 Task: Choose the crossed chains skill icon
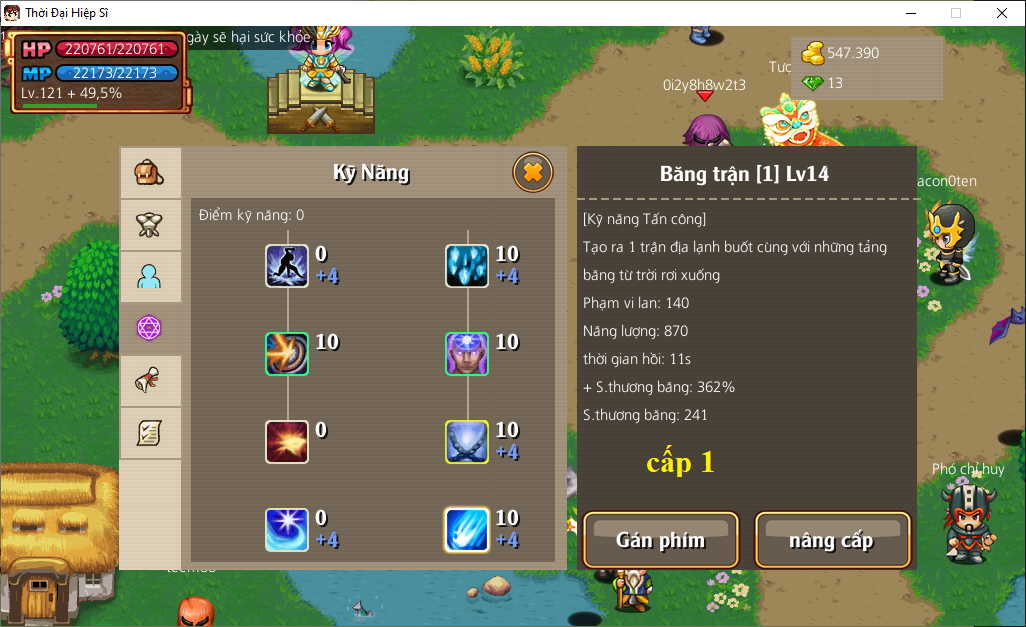click(x=467, y=442)
